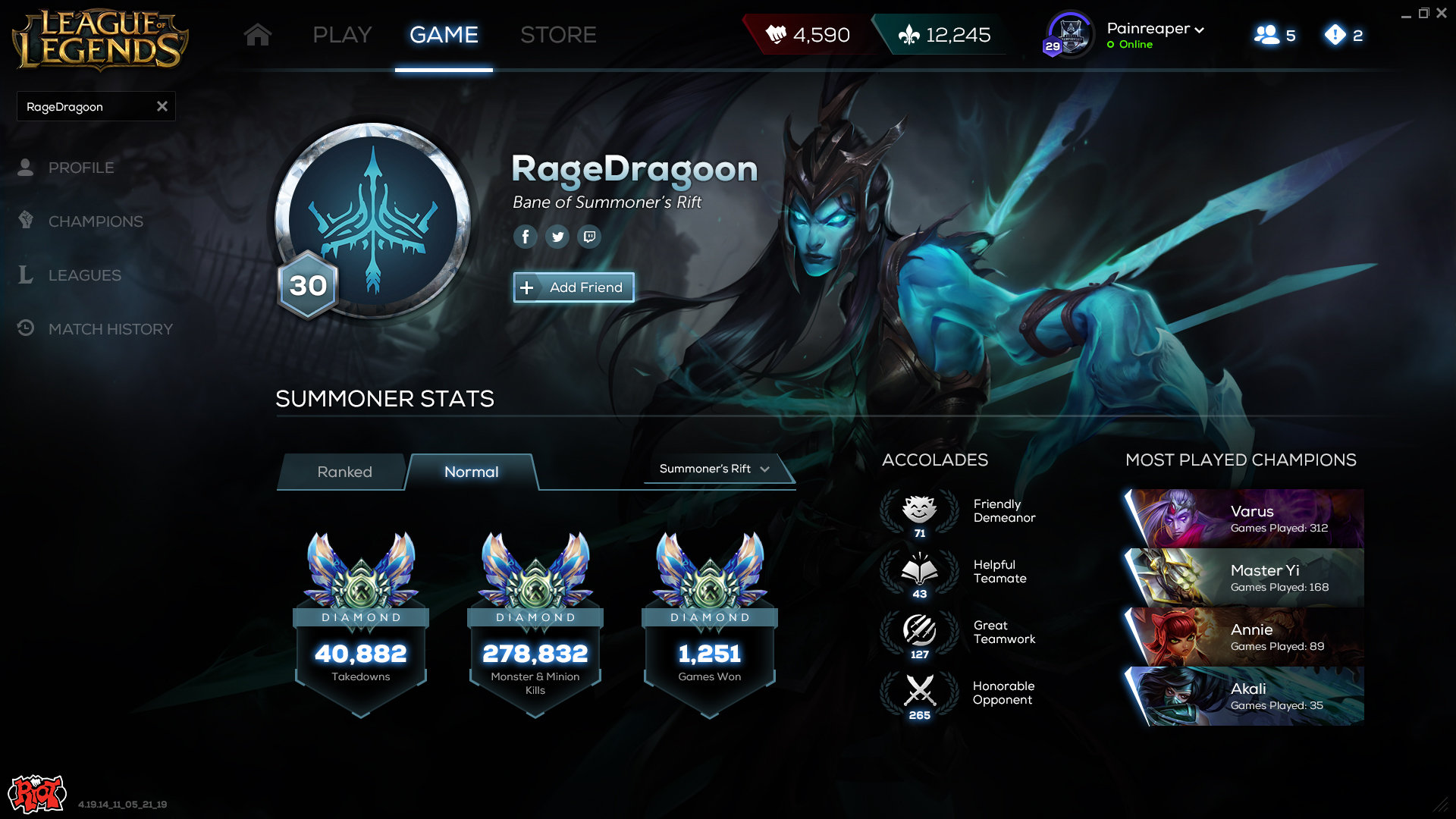Click the Add Friend button
Screen dimensions: 1456x819
coord(573,287)
